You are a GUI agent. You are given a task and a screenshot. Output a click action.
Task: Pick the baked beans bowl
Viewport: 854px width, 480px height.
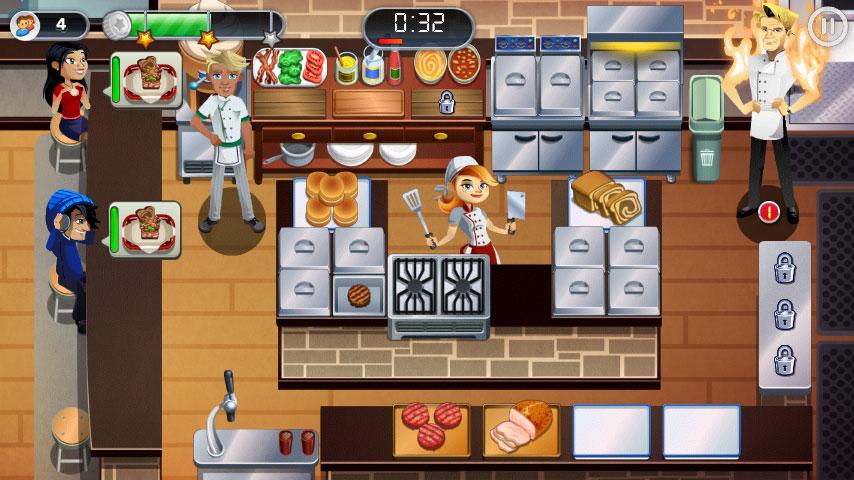coord(463,67)
